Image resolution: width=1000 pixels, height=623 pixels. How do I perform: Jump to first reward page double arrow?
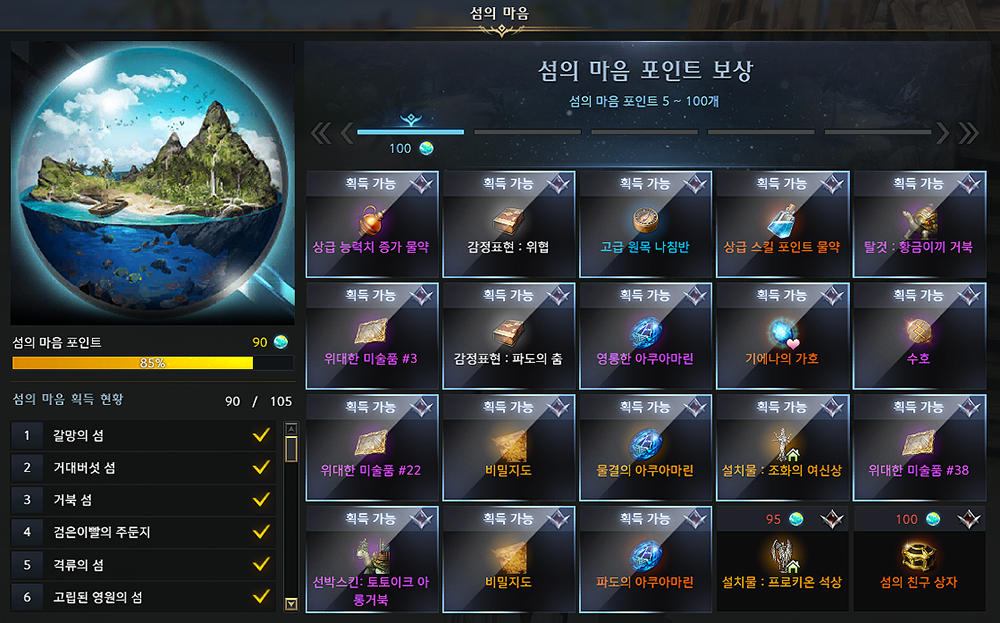pos(320,132)
